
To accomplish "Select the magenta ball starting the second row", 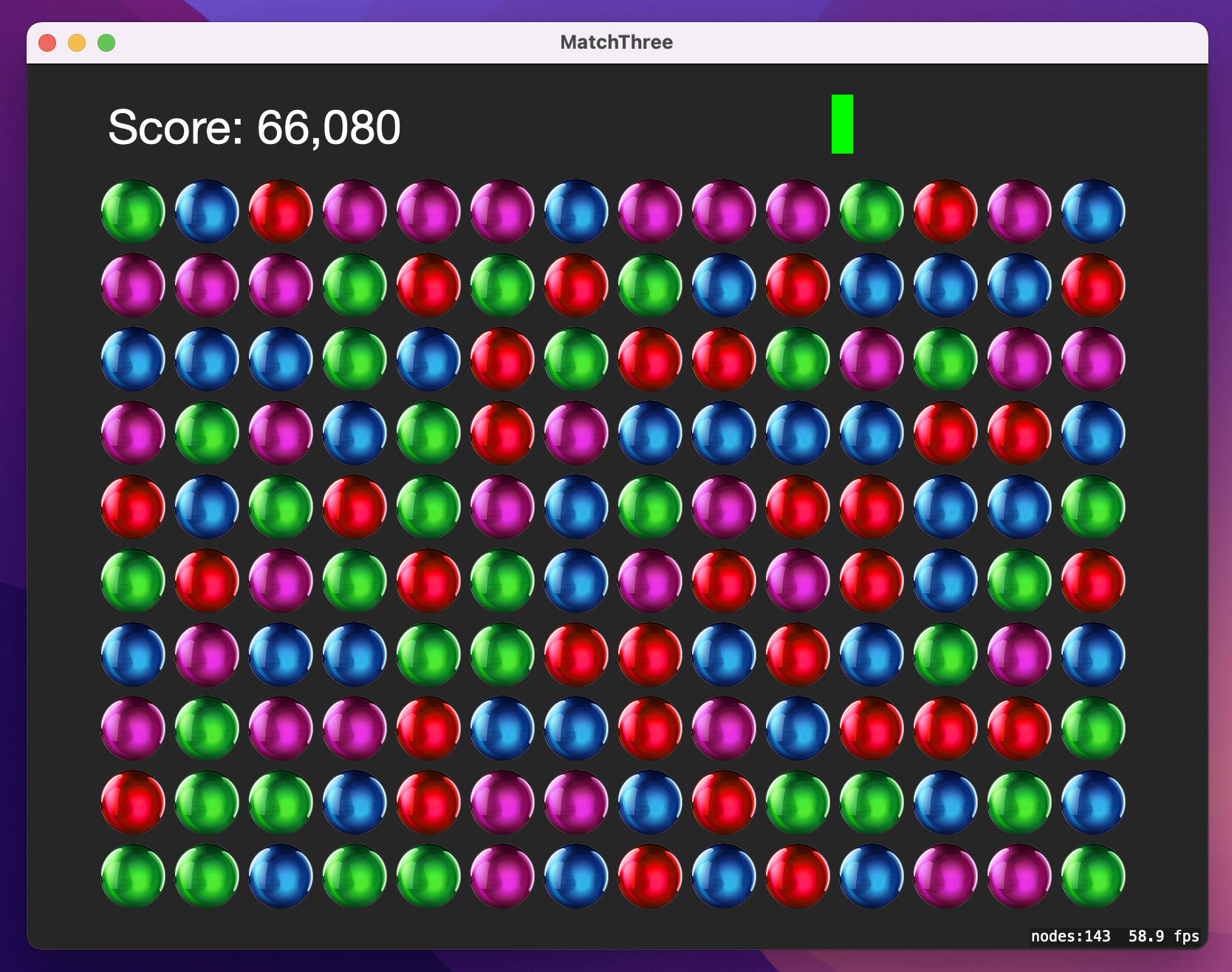I will pos(133,284).
